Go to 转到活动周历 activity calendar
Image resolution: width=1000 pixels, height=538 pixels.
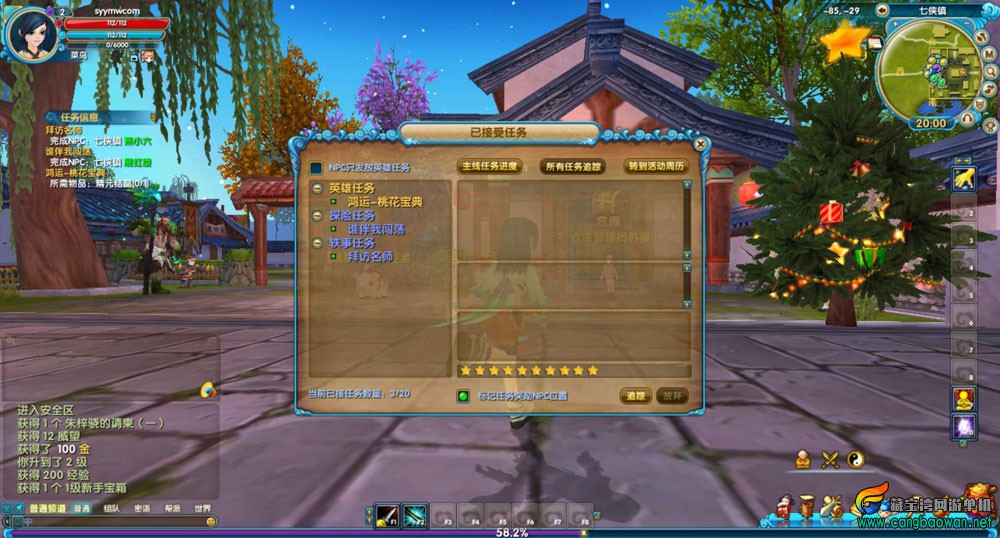click(655, 166)
